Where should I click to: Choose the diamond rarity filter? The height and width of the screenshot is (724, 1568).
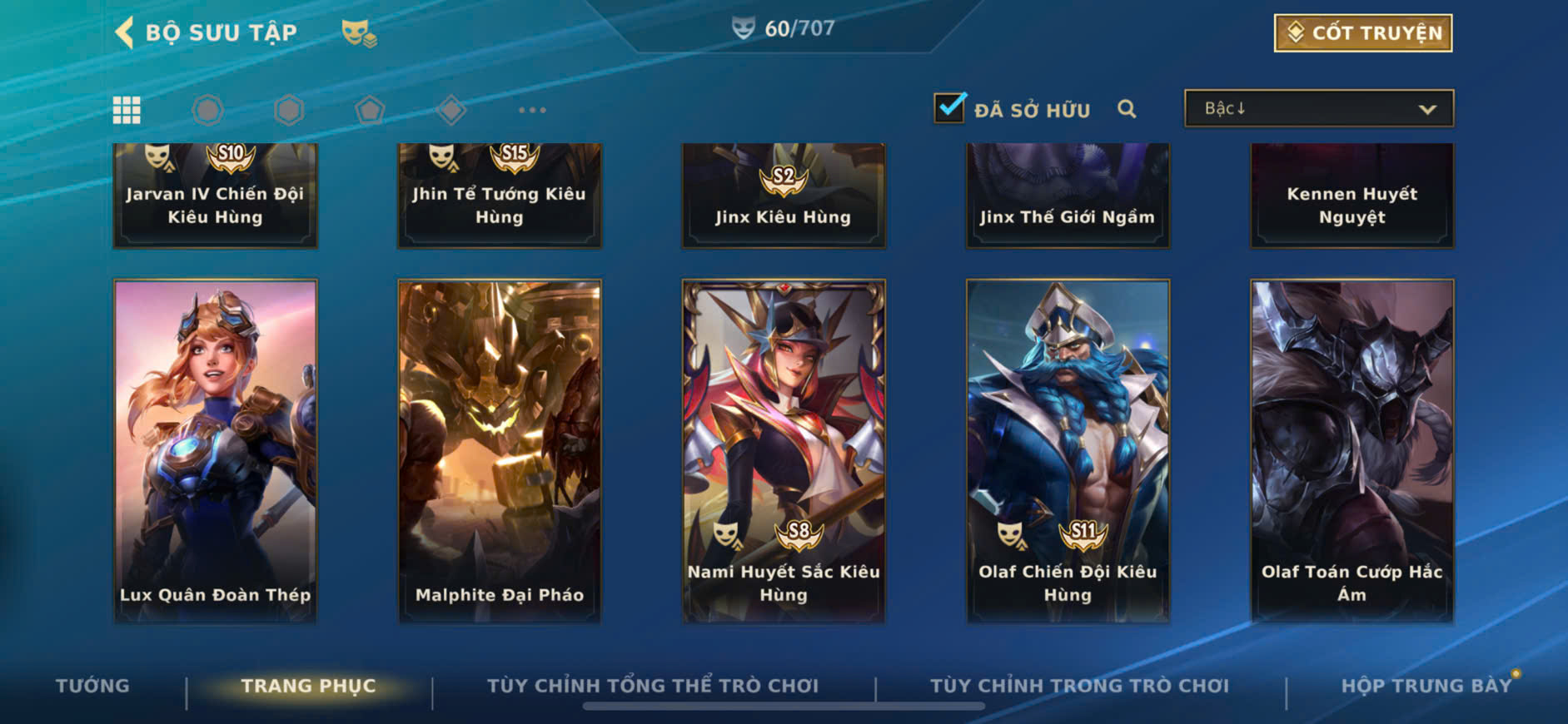tap(451, 110)
